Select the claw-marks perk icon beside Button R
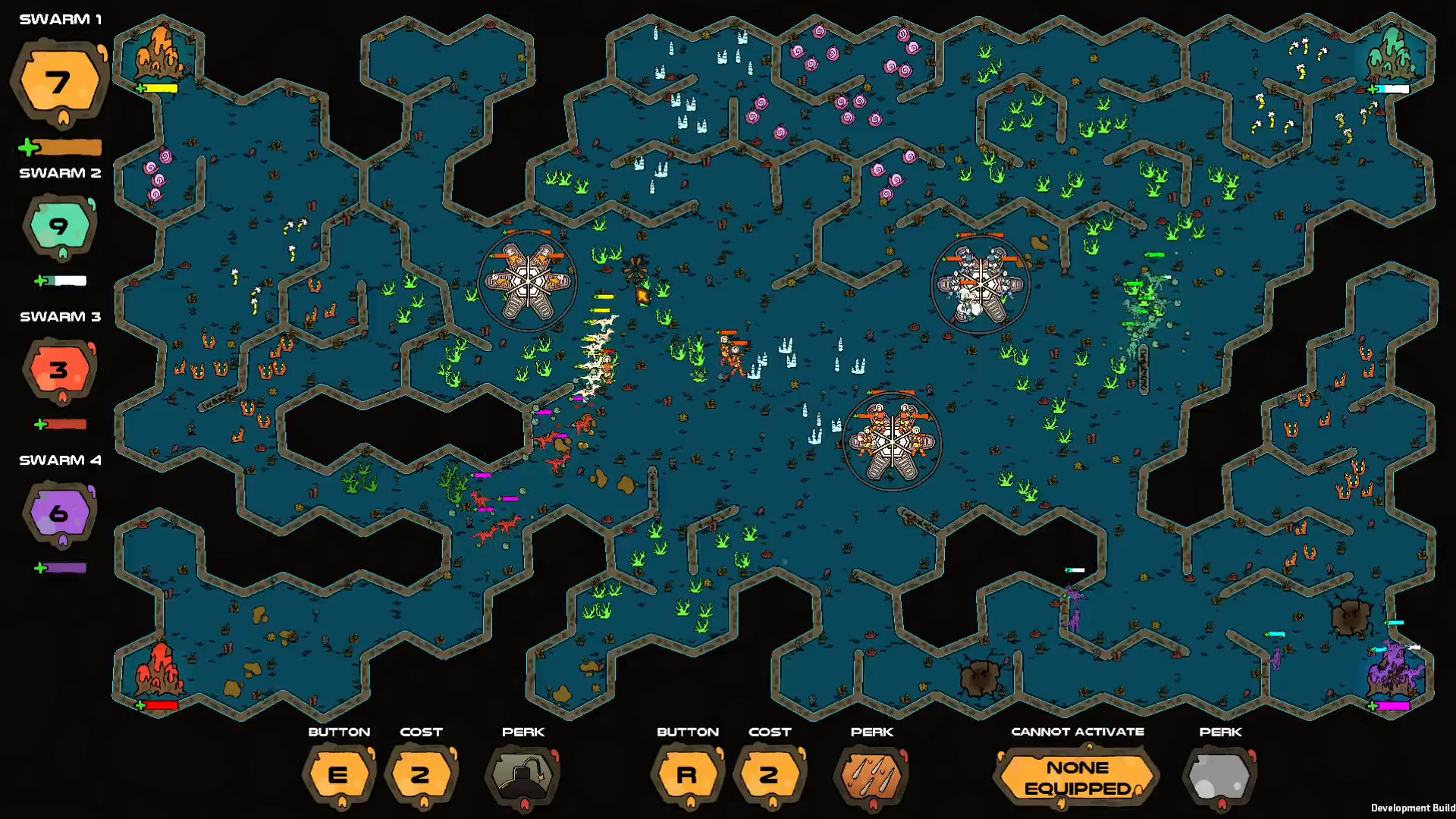 [x=871, y=776]
